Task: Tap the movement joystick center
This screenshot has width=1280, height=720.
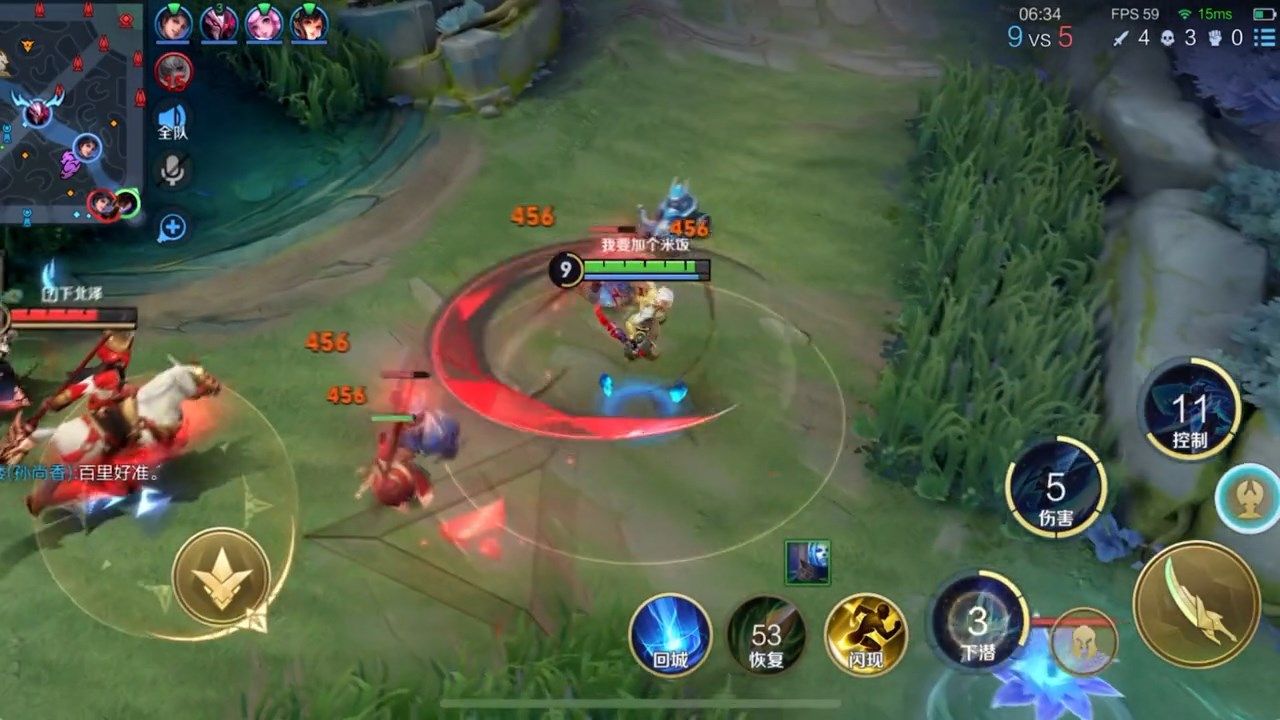Action: click(221, 578)
